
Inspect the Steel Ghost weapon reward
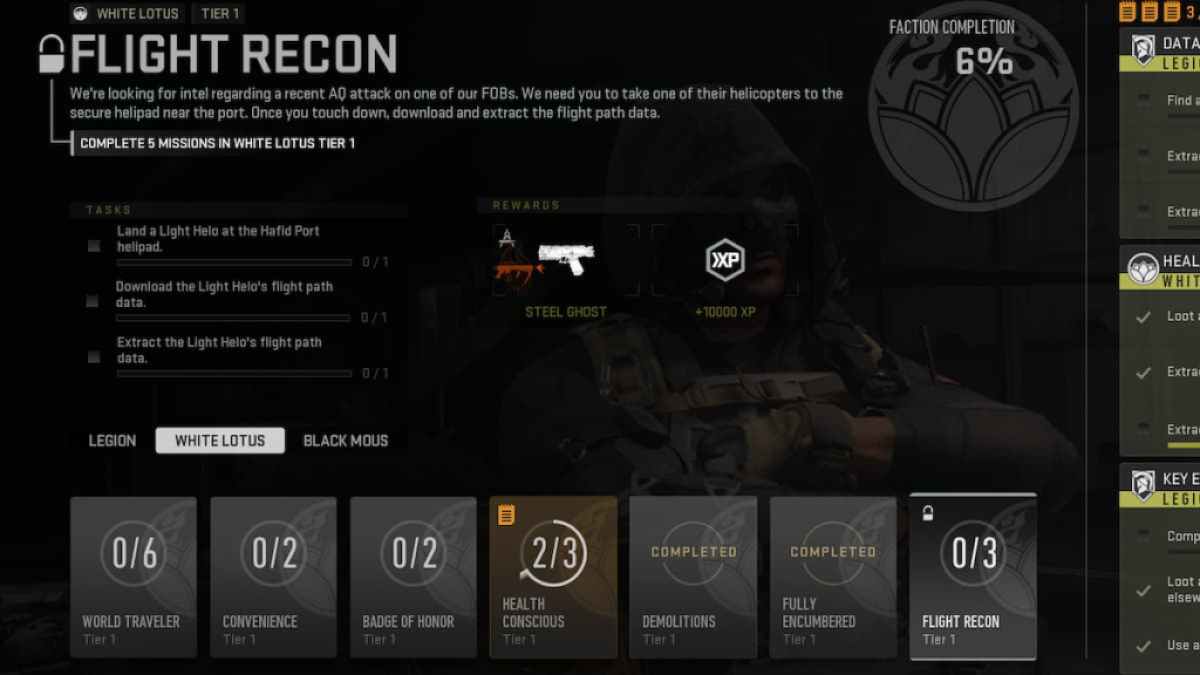566,262
